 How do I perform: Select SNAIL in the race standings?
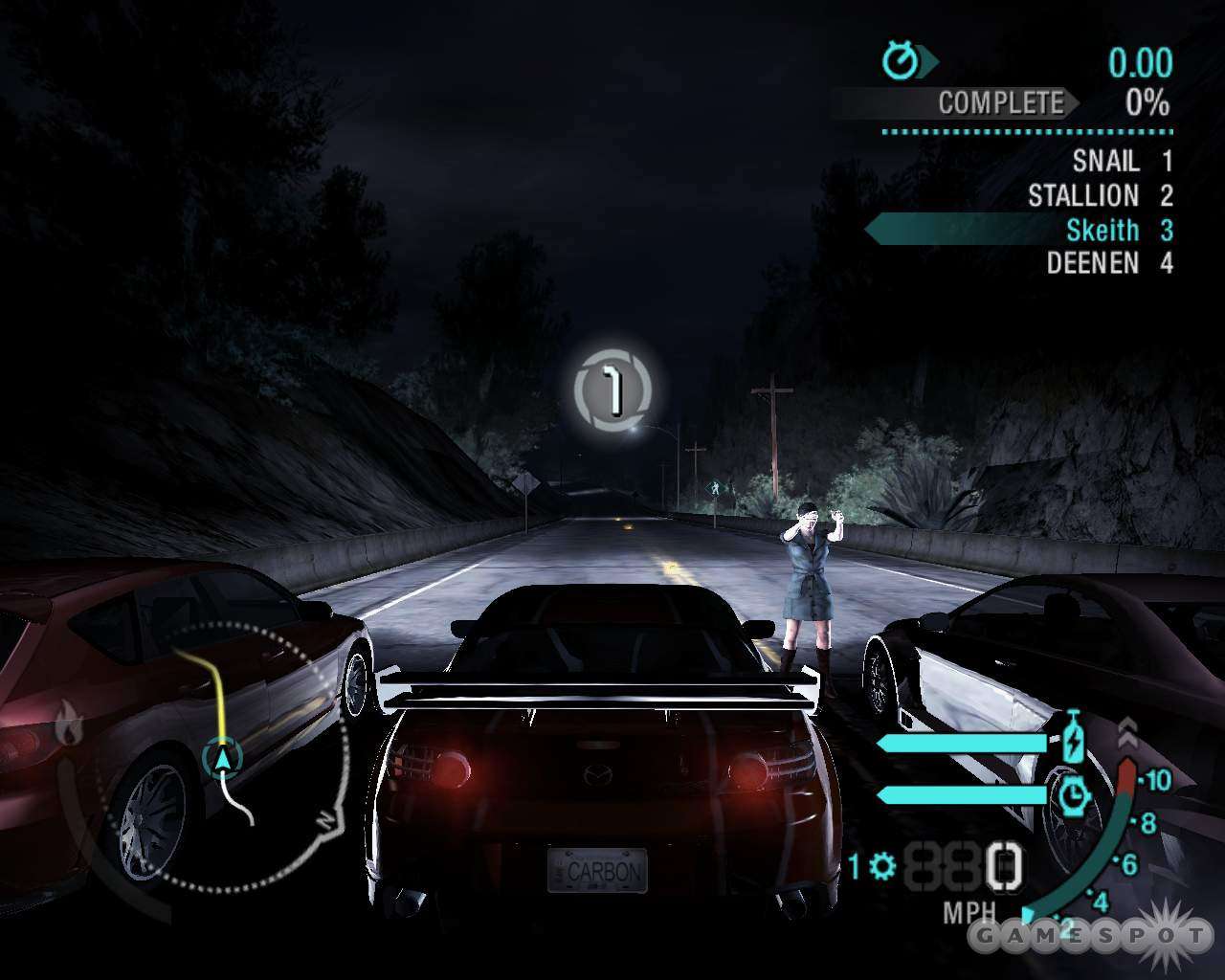pyautogui.click(x=1105, y=161)
